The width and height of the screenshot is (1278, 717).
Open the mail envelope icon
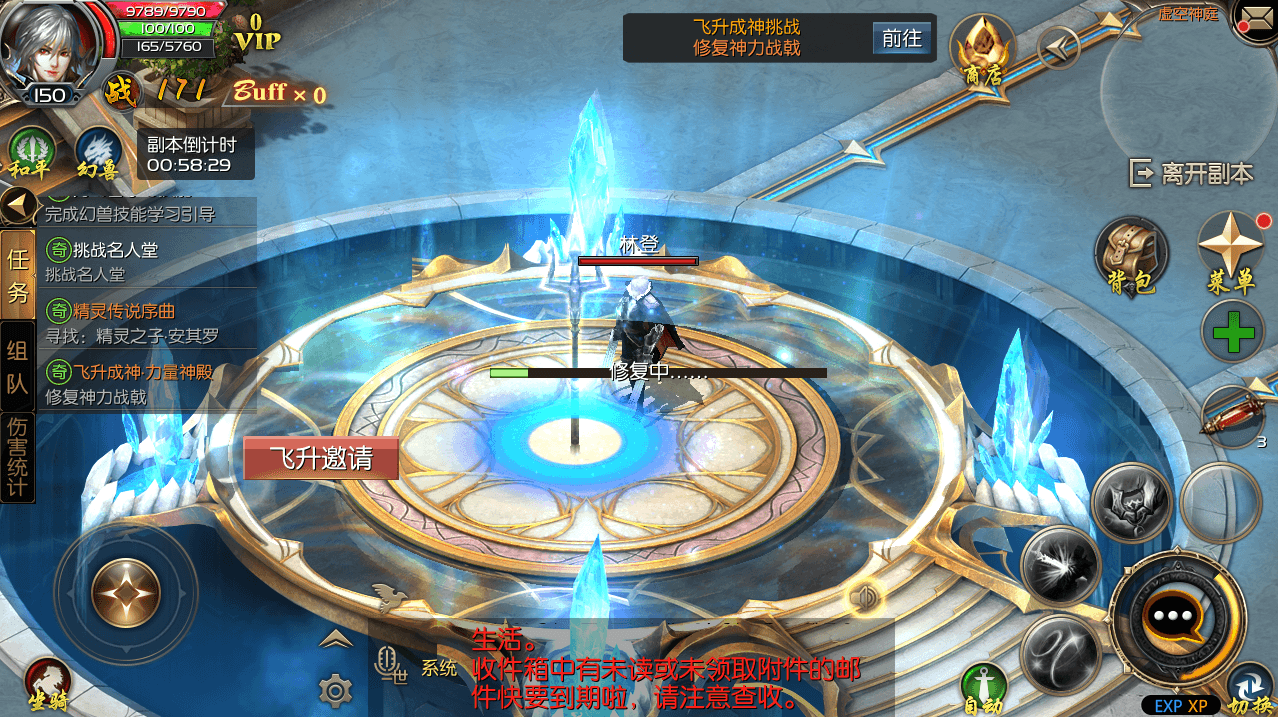click(1256, 18)
